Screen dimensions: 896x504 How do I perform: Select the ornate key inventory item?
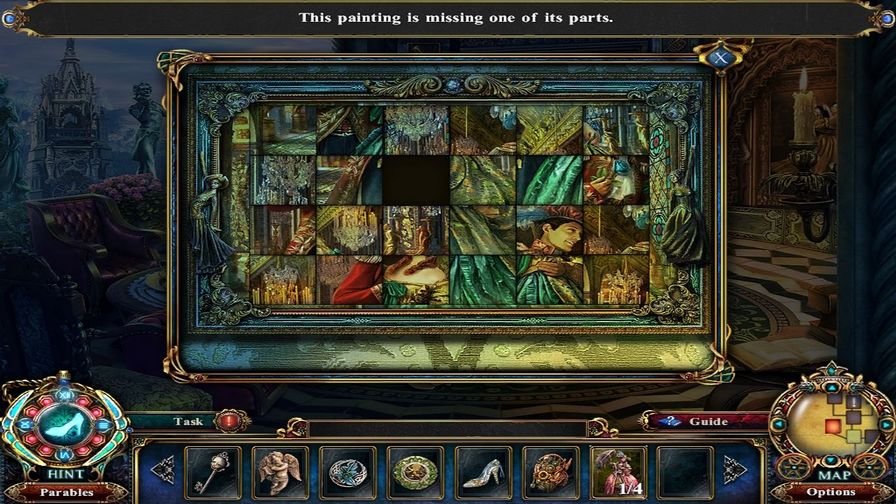[213, 473]
